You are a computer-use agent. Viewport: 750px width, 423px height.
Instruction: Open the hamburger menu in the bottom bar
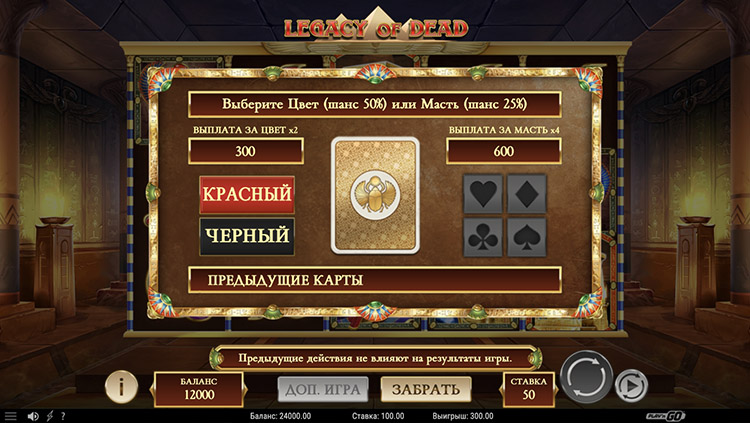[10, 416]
